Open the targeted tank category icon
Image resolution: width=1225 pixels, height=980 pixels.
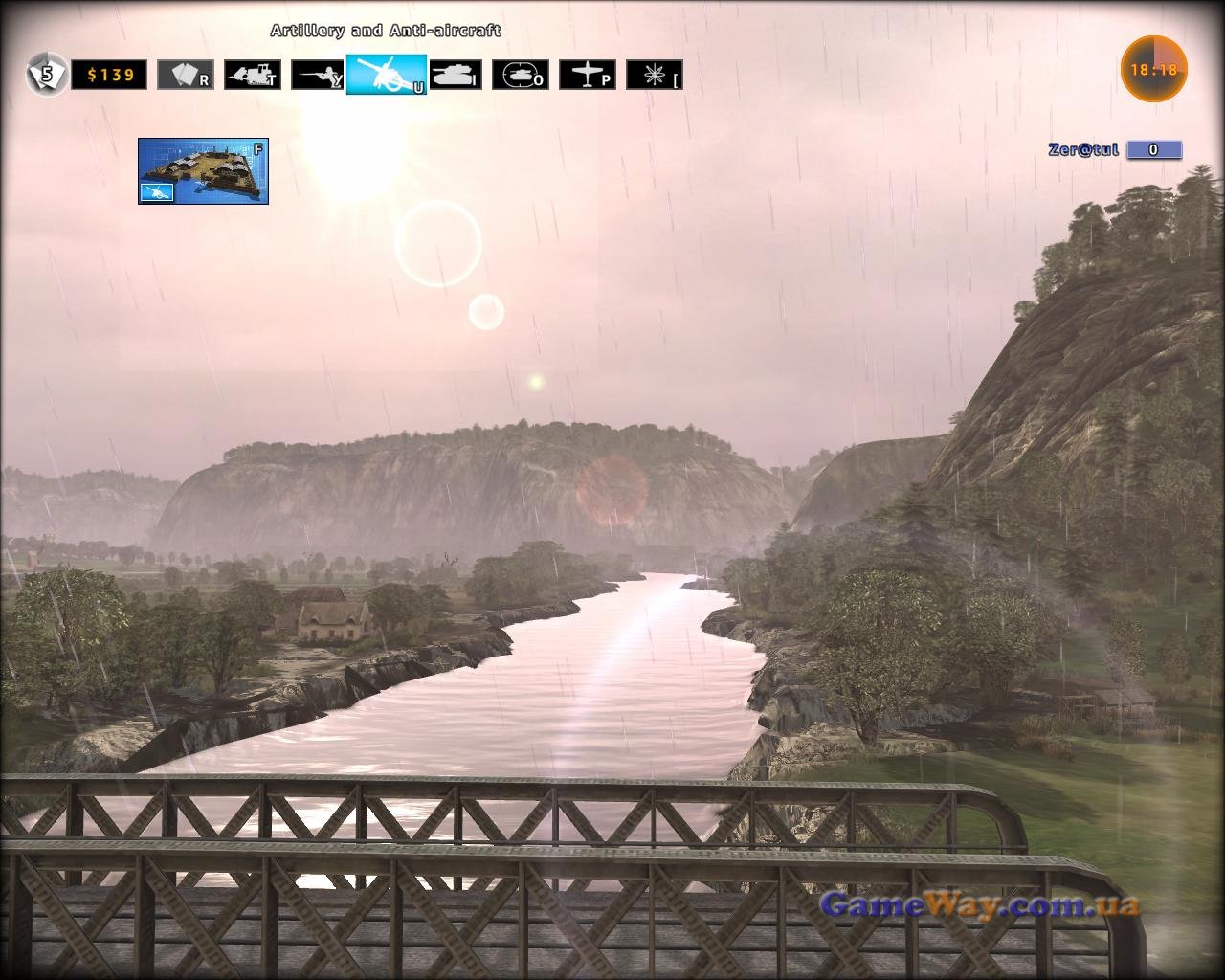pos(520,75)
